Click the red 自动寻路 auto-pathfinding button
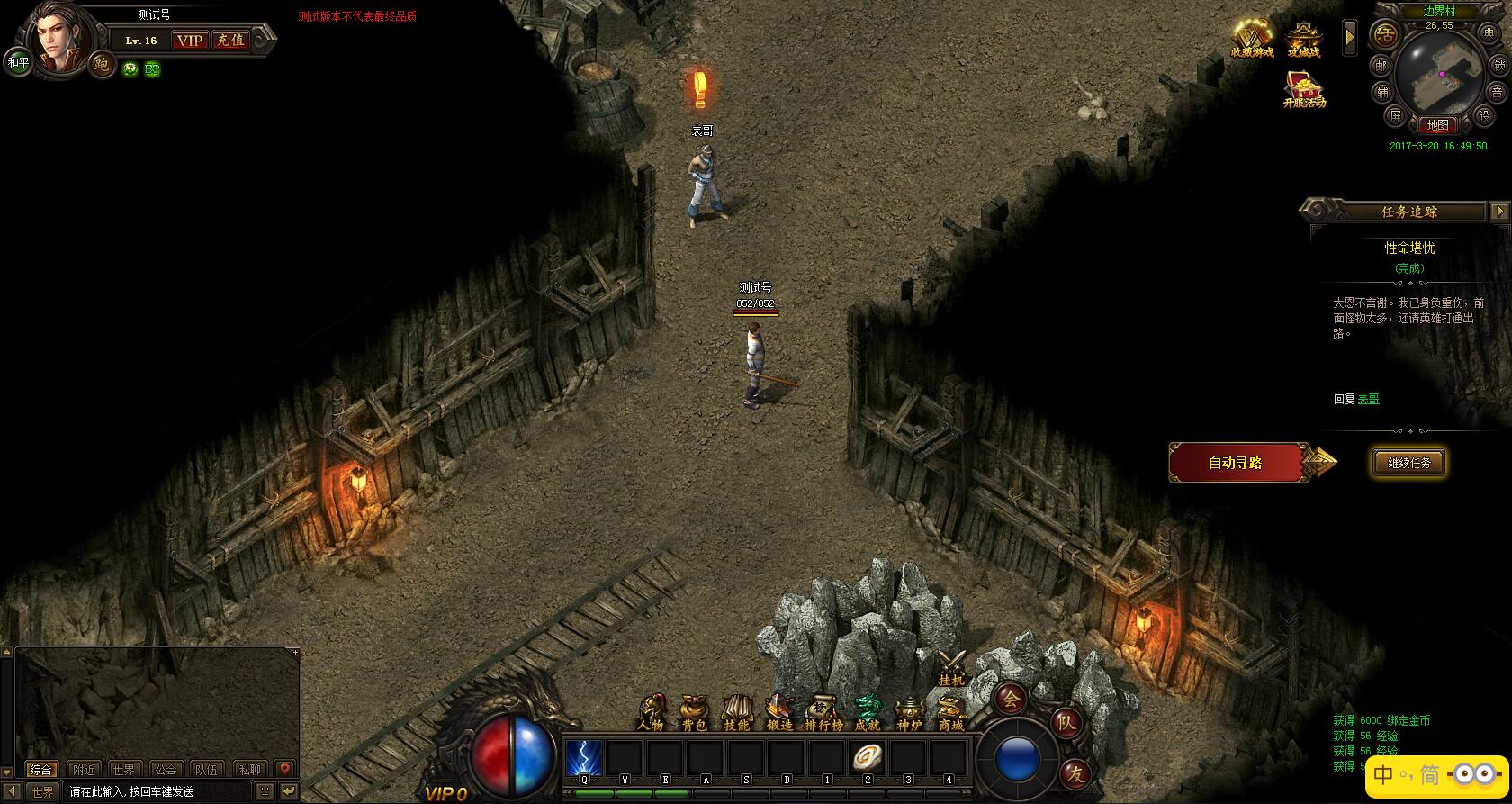Viewport: 1512px width, 804px height. (x=1236, y=463)
